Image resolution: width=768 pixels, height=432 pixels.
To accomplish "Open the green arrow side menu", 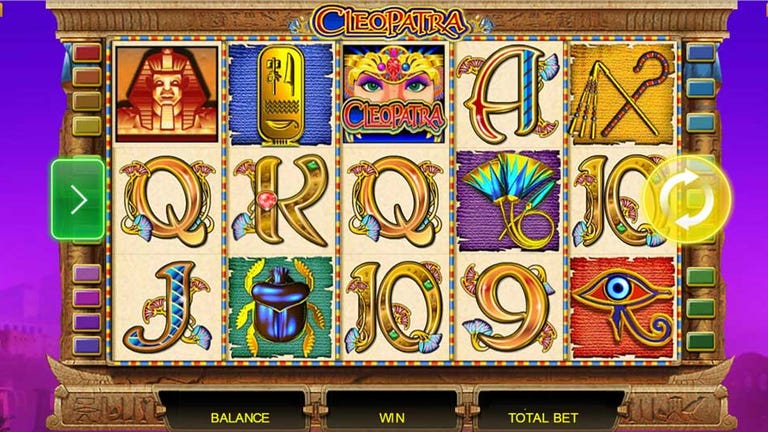I will click(x=78, y=200).
